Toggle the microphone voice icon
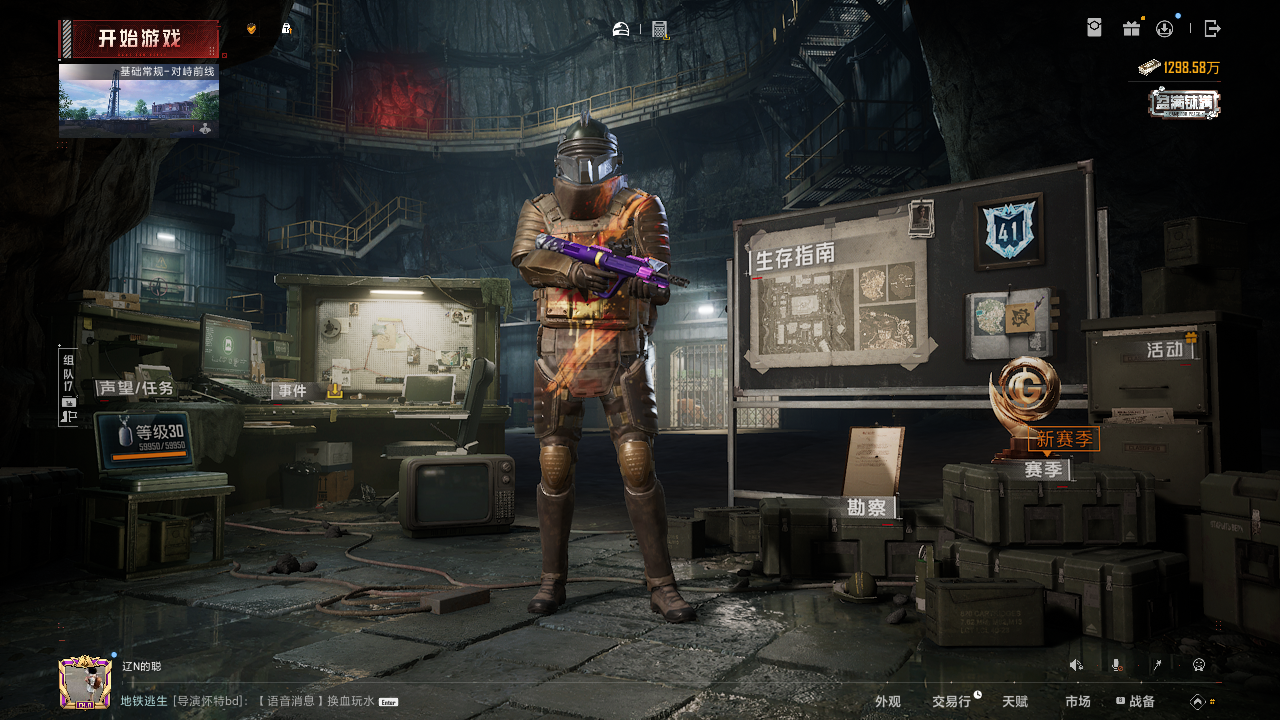Image resolution: width=1280 pixels, height=720 pixels. [1116, 665]
